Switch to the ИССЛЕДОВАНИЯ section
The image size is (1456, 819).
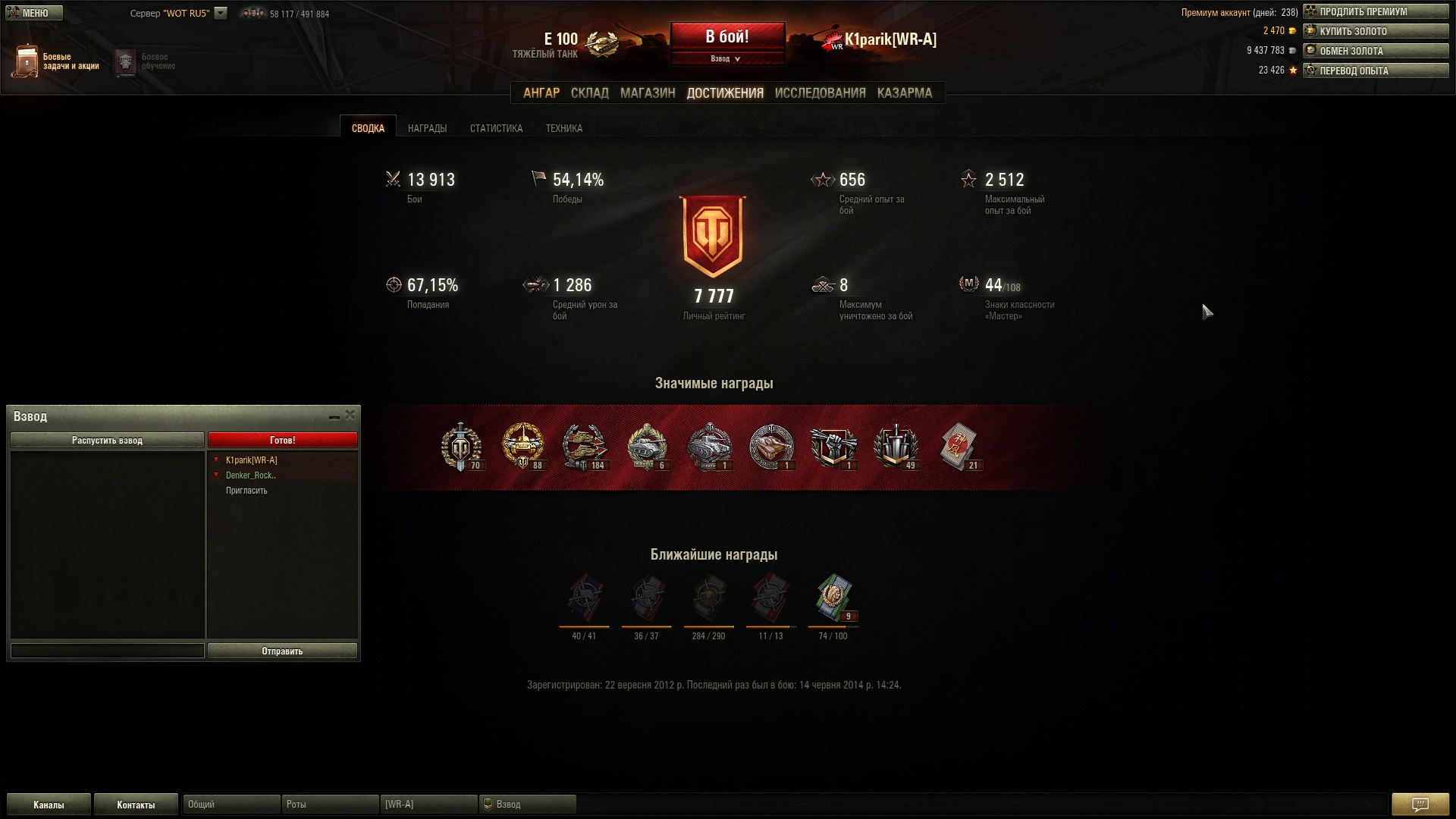pos(820,93)
